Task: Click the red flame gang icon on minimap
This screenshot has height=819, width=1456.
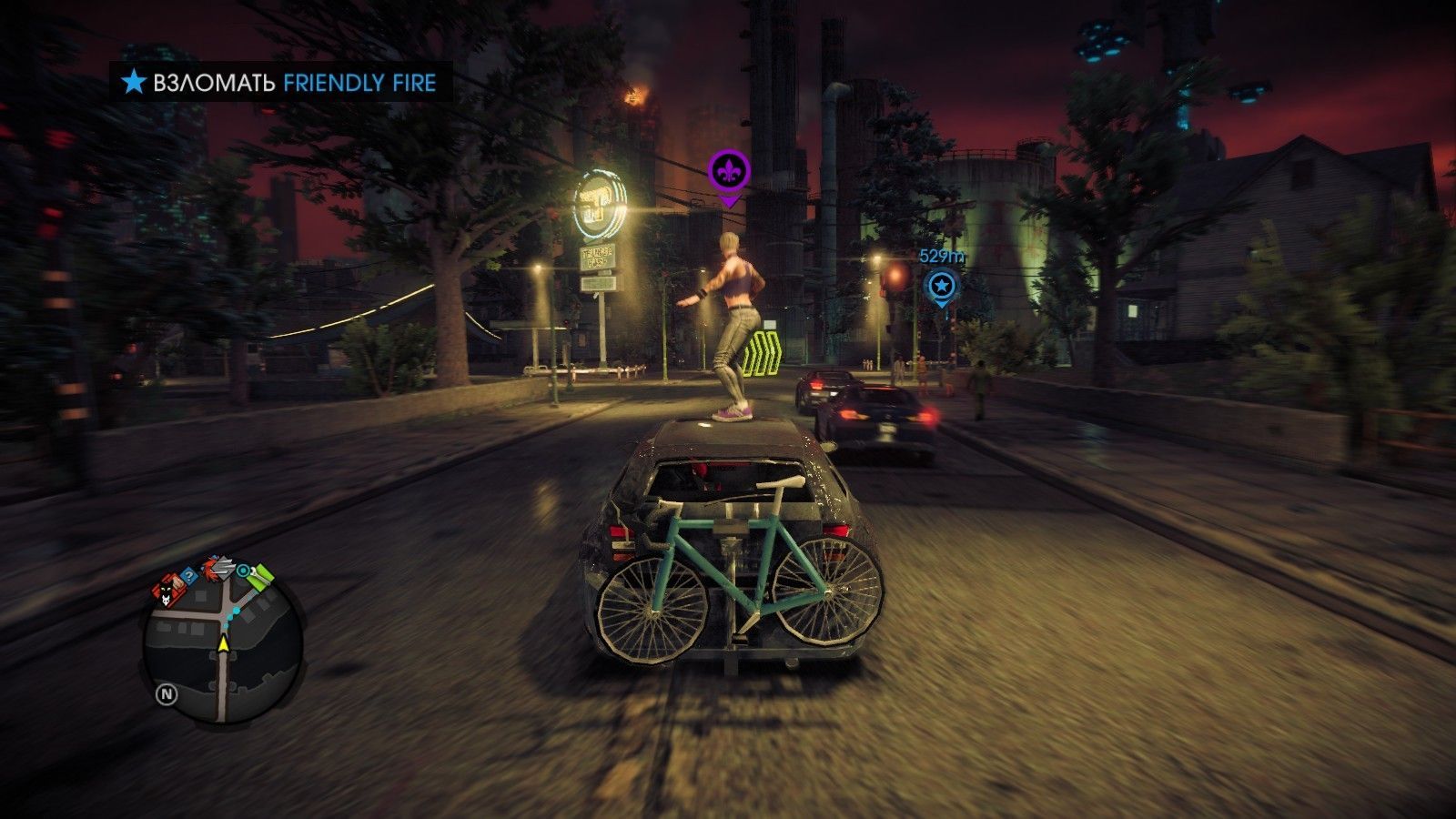Action: click(210, 571)
